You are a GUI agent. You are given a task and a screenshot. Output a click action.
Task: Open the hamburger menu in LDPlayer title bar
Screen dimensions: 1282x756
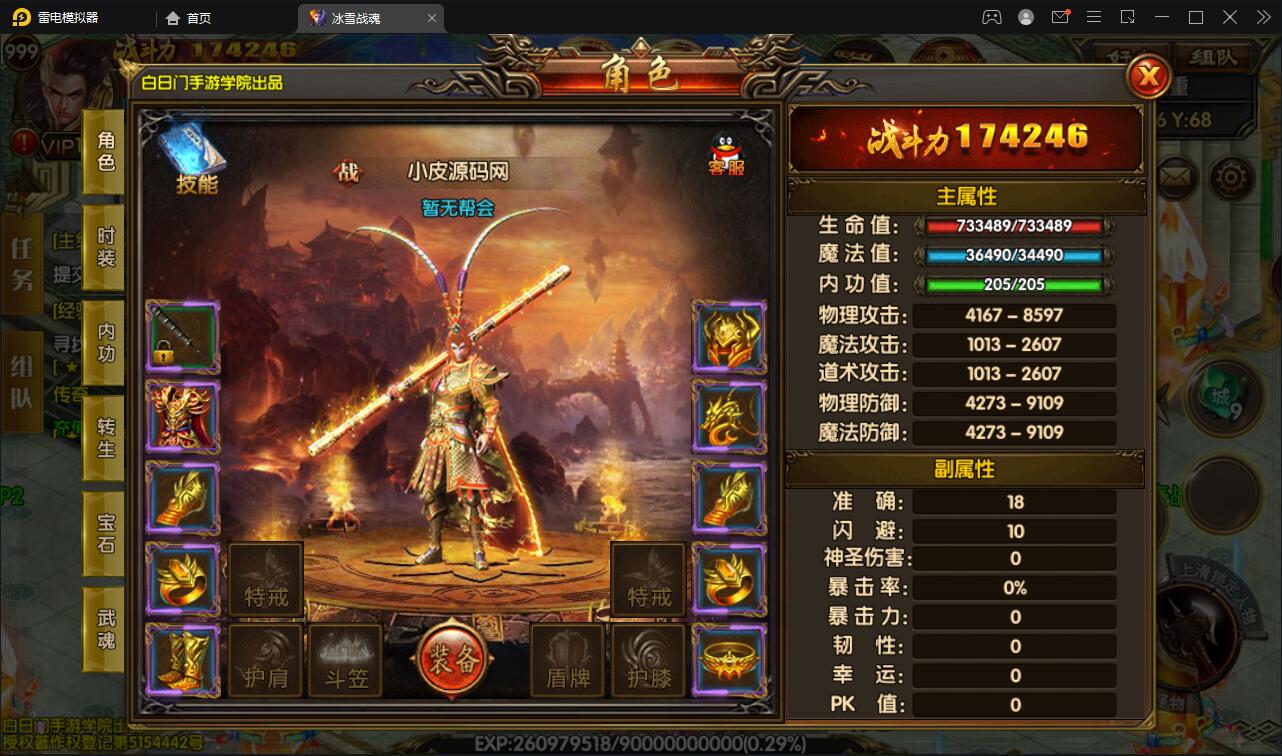pyautogui.click(x=1093, y=17)
